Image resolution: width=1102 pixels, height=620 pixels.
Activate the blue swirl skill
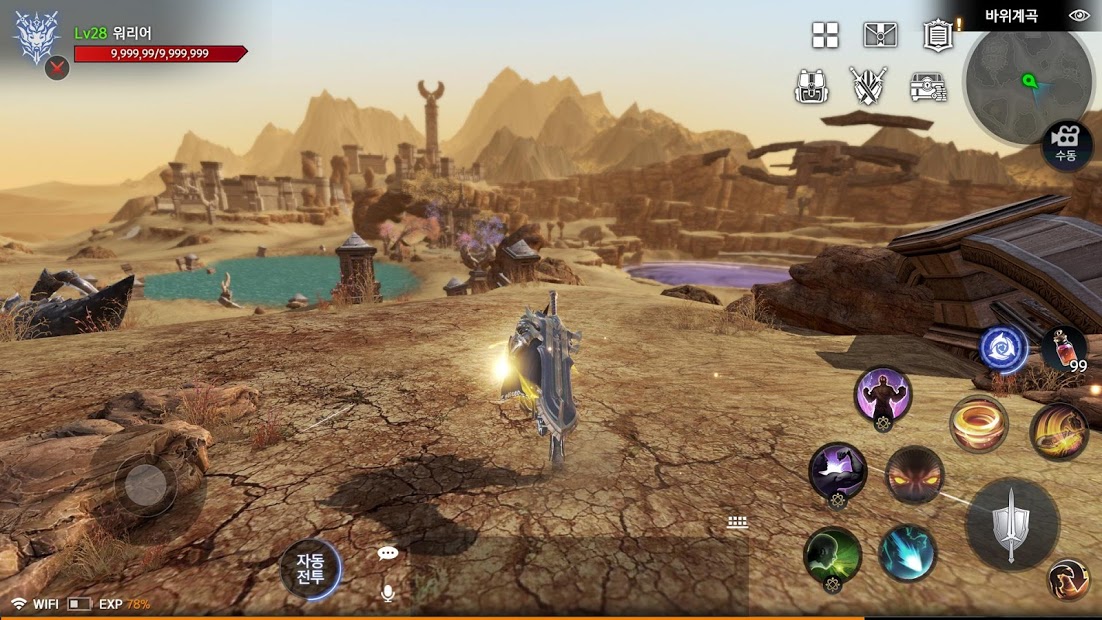point(1002,349)
